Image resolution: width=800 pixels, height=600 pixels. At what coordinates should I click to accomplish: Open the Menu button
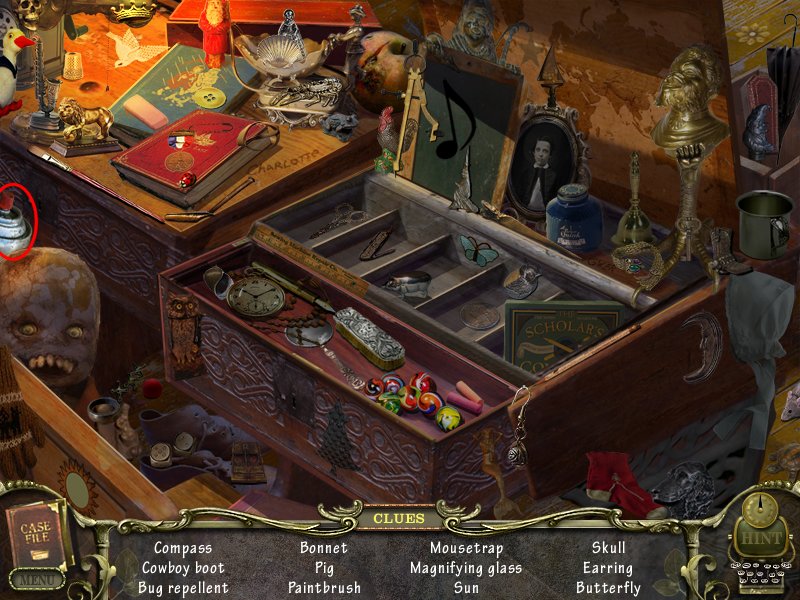click(36, 579)
